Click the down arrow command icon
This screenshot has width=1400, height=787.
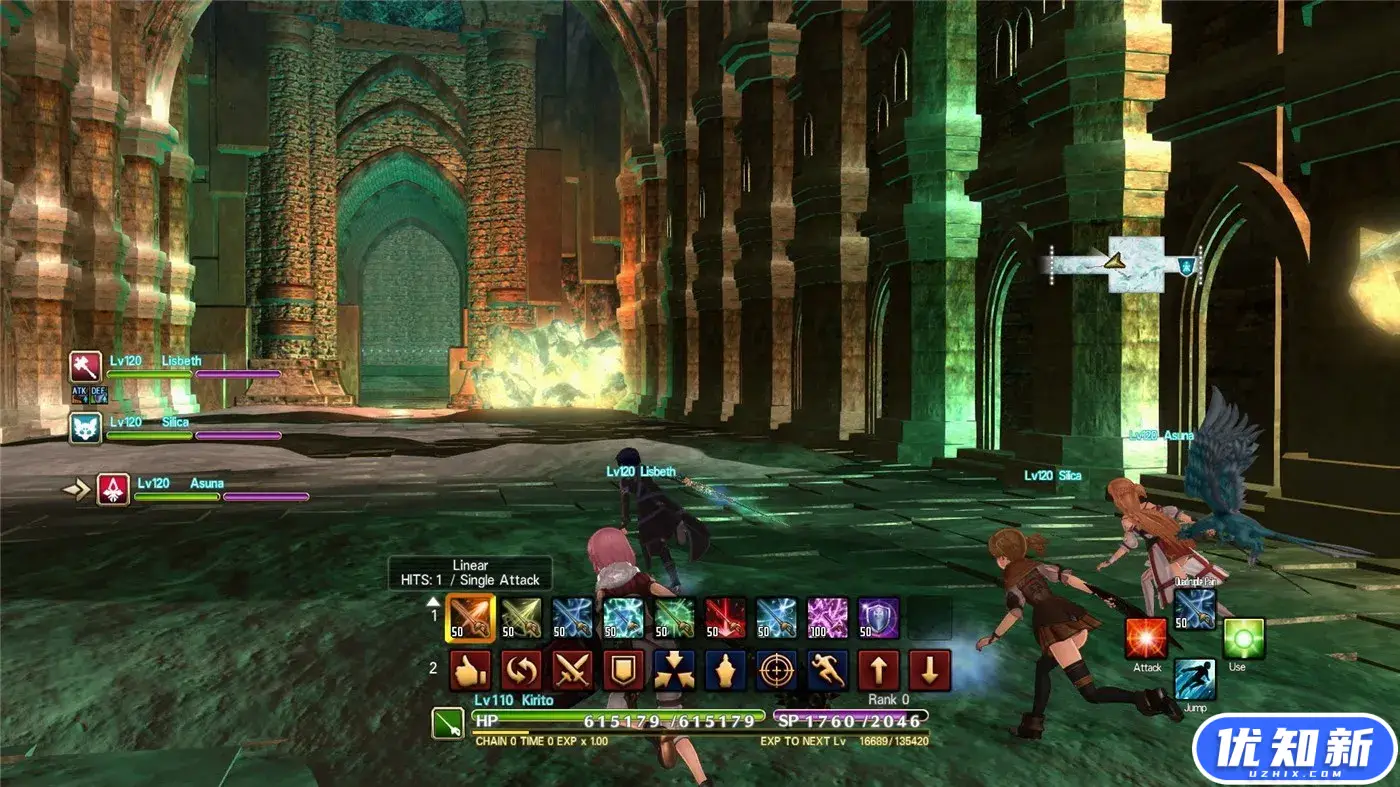click(x=929, y=671)
